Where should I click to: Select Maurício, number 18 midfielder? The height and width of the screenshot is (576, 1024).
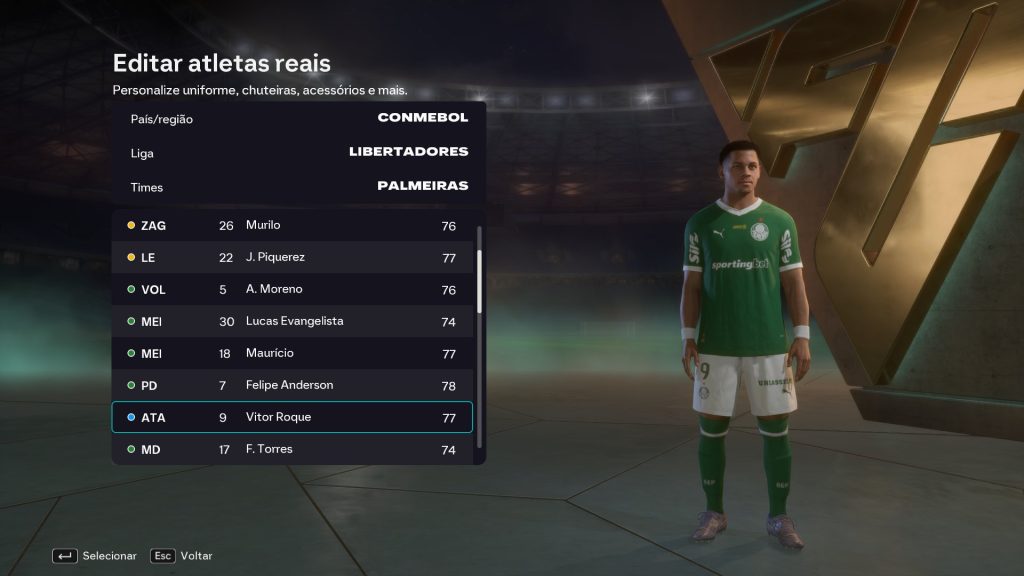[291, 354]
